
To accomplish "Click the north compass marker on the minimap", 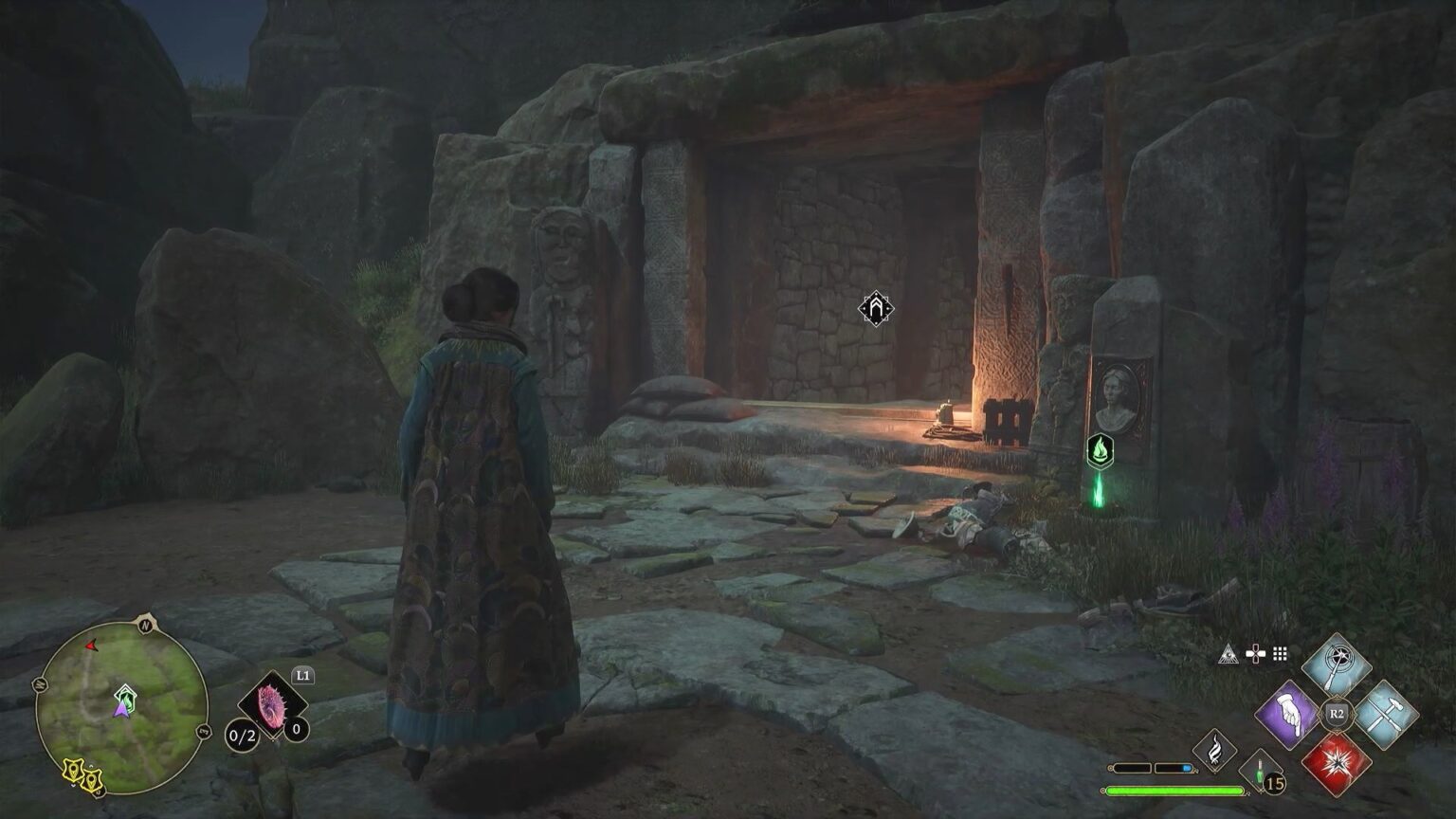I will point(144,624).
